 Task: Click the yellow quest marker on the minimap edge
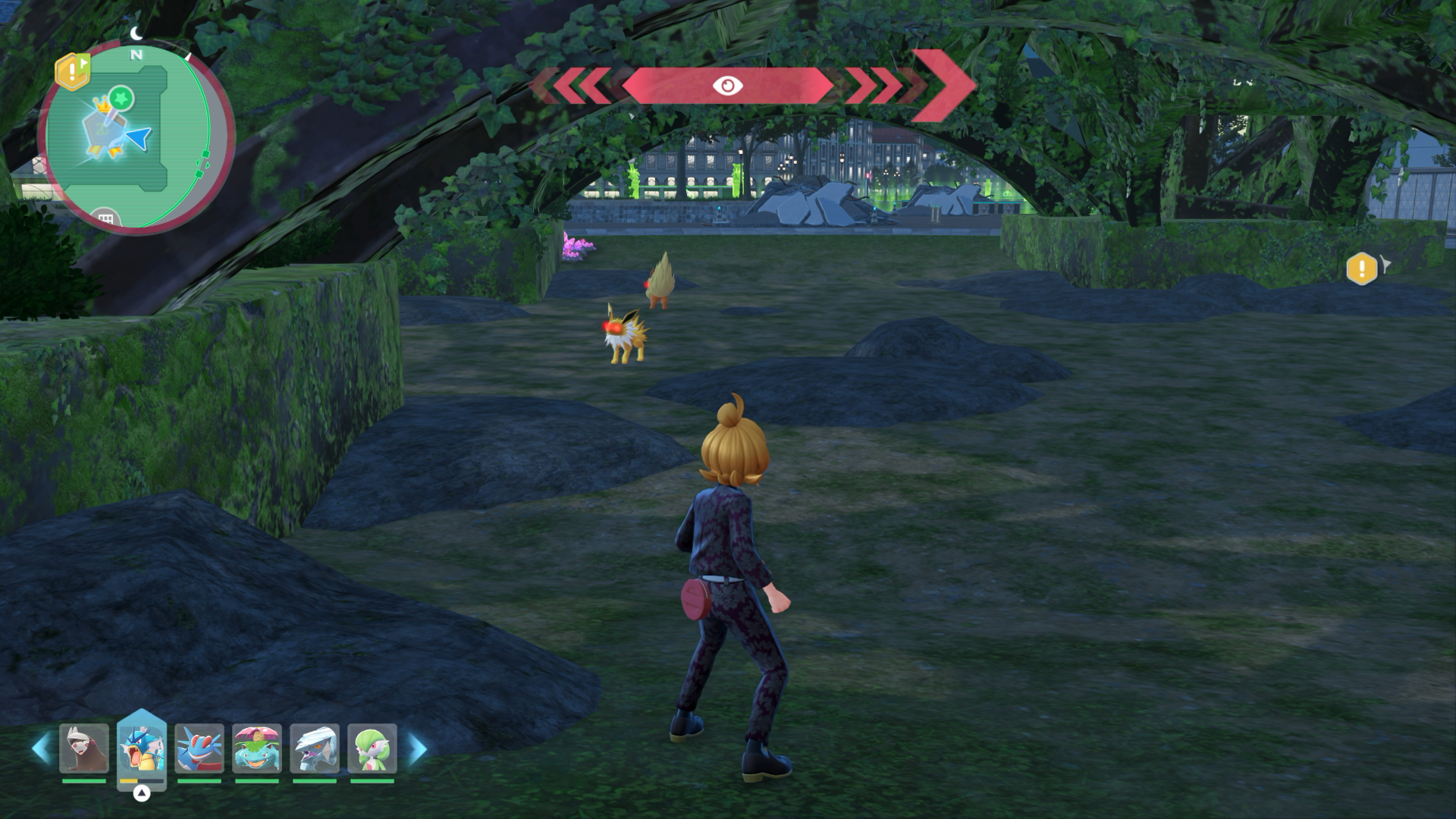(72, 71)
